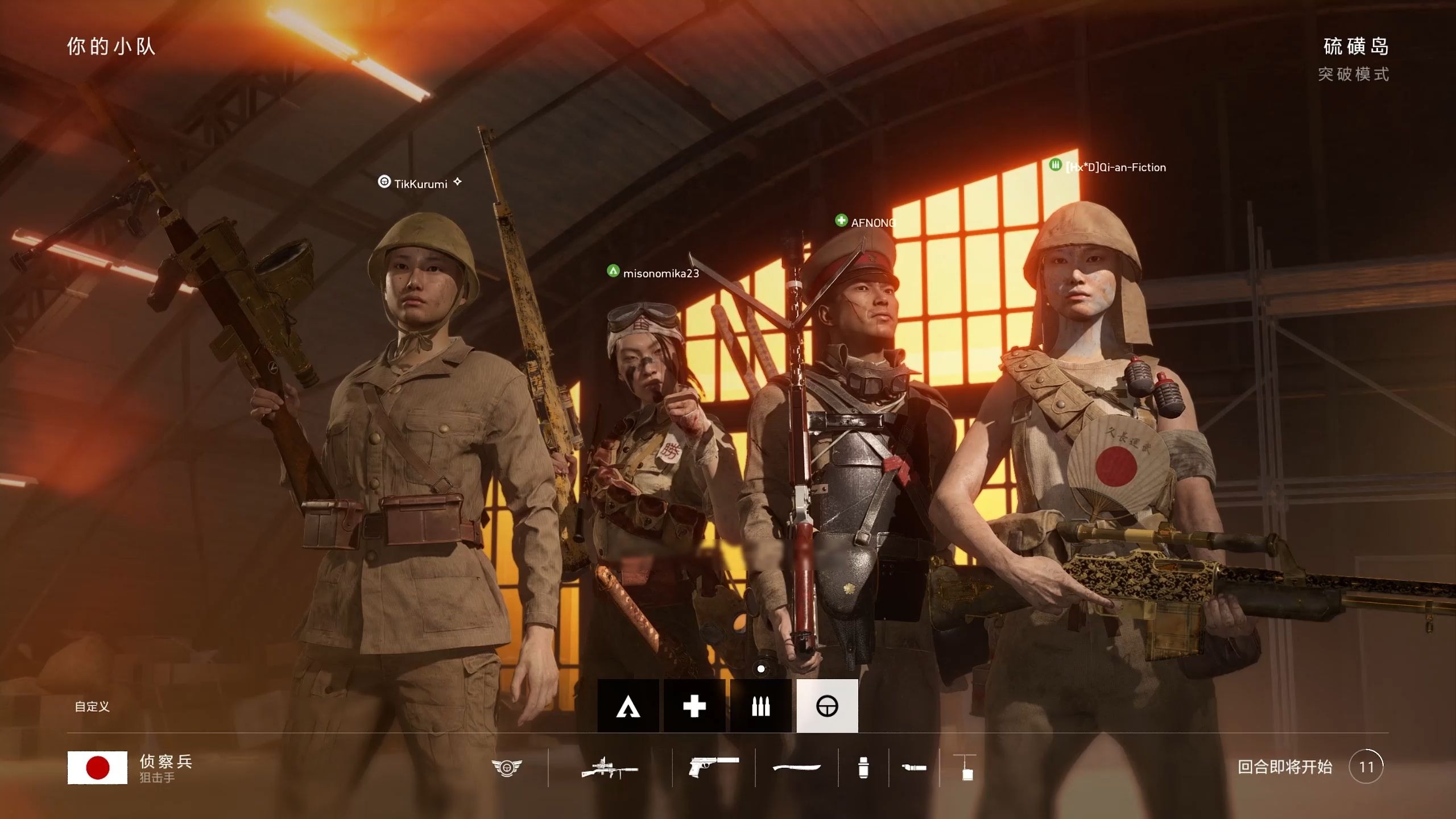Choose the Support class with bullets icon
The width and height of the screenshot is (1456, 819).
pos(760,706)
